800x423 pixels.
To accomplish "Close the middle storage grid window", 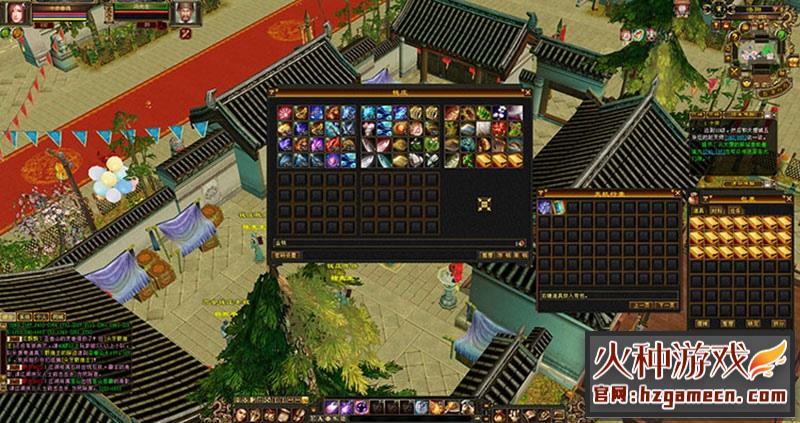I will (x=676, y=192).
